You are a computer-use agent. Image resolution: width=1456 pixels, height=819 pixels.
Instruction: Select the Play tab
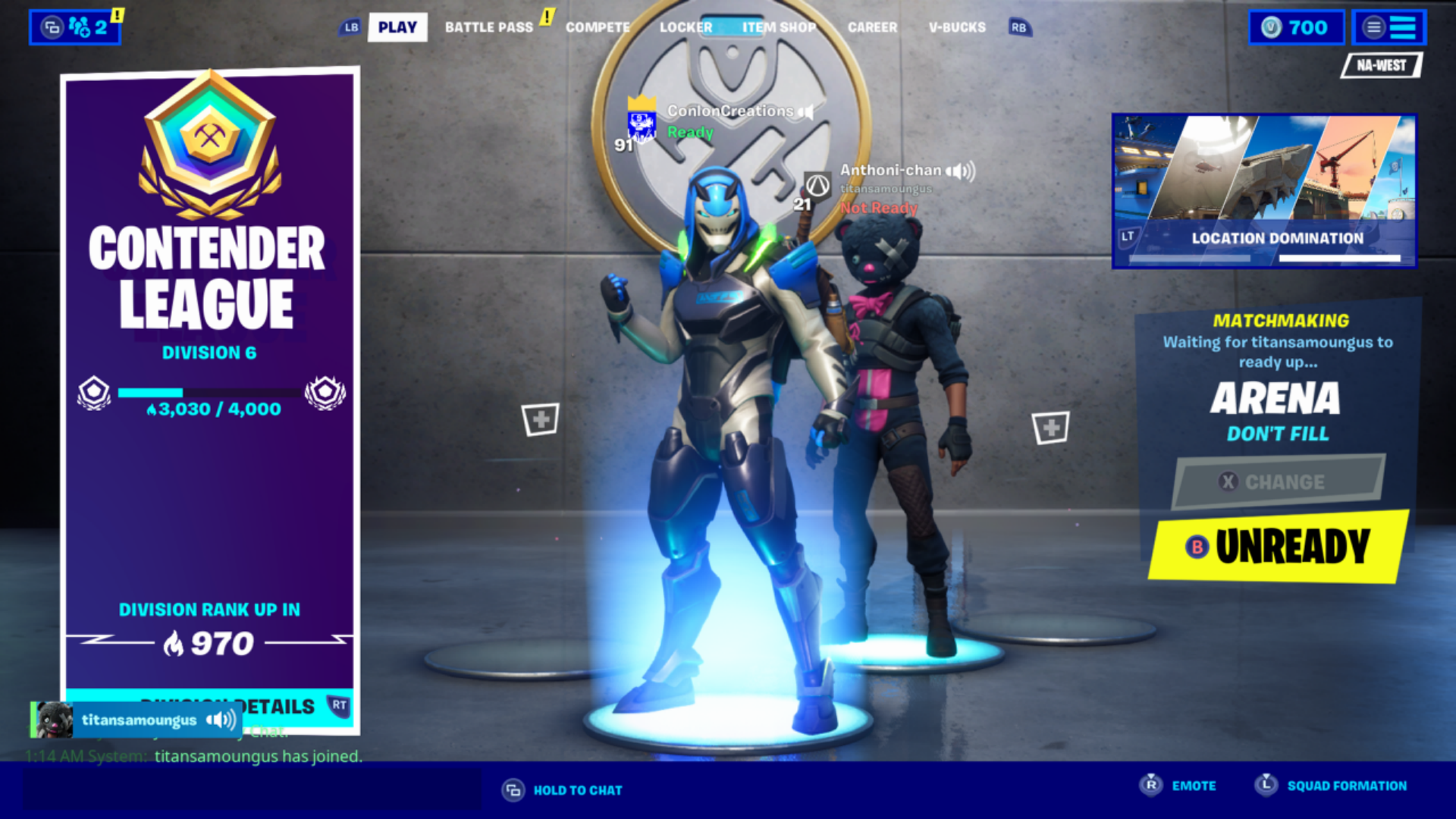point(397,27)
